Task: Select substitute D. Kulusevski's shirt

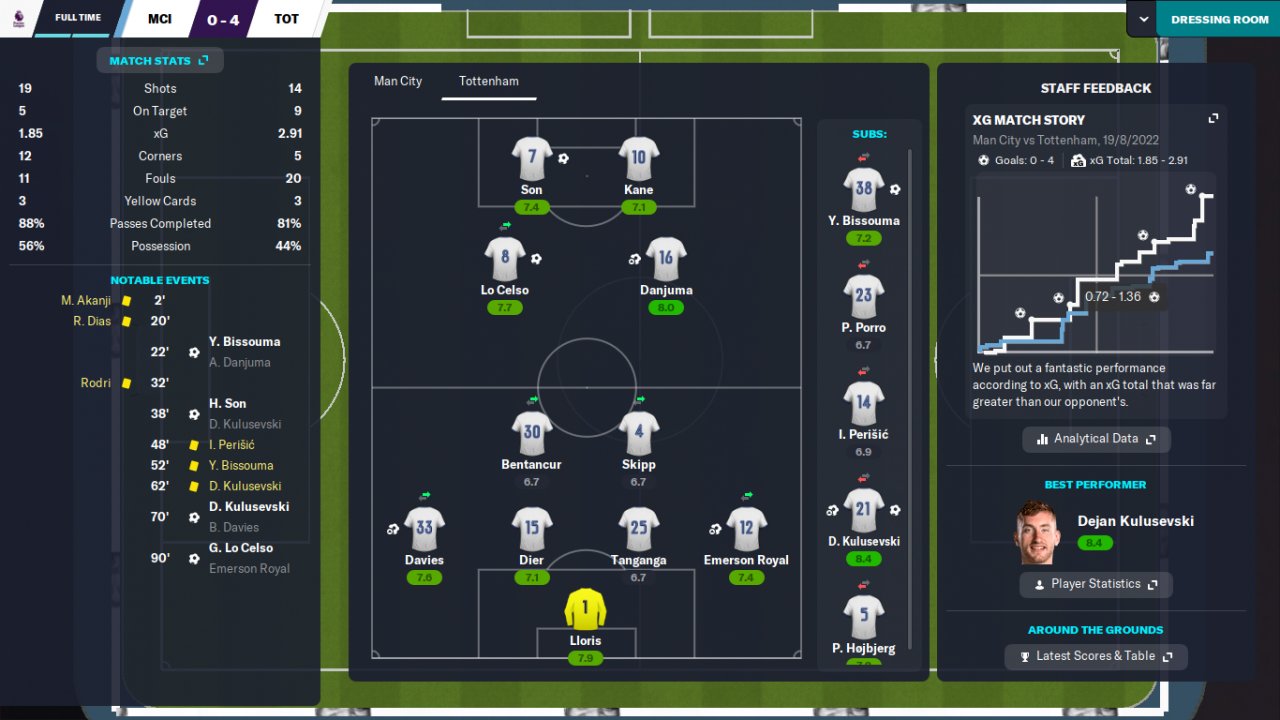Action: 863,510
